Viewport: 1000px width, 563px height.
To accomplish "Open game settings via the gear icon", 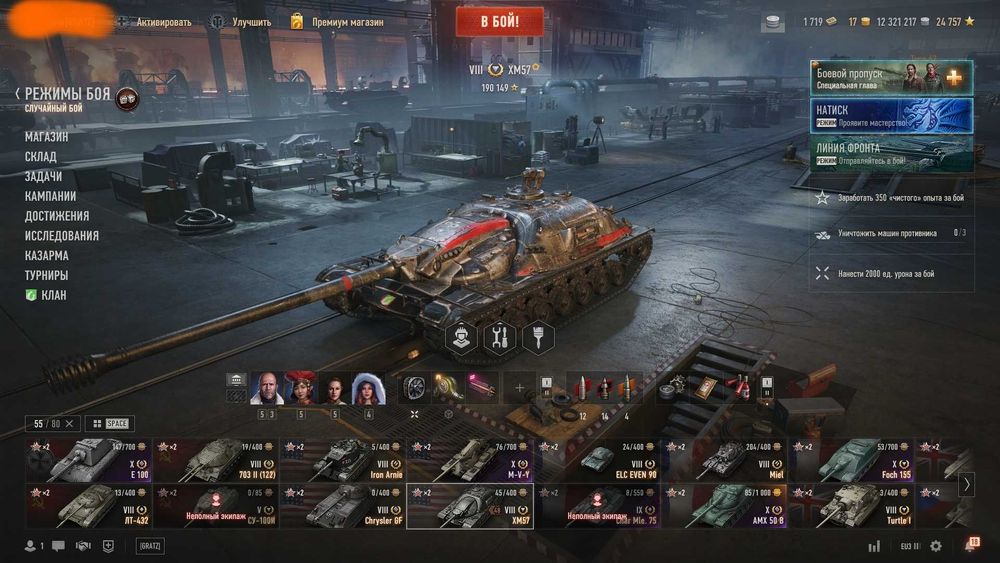I will (x=936, y=546).
